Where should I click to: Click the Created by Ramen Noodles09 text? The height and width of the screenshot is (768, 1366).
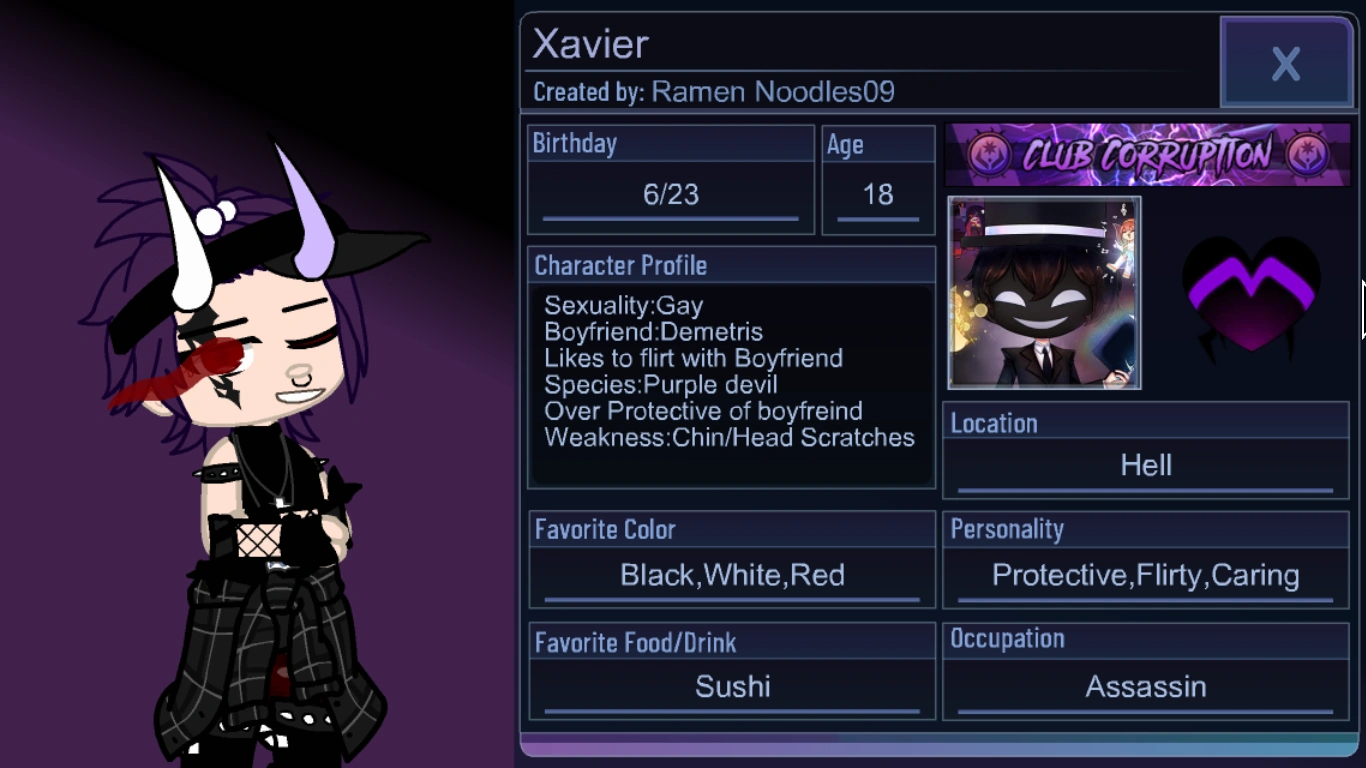coord(713,92)
